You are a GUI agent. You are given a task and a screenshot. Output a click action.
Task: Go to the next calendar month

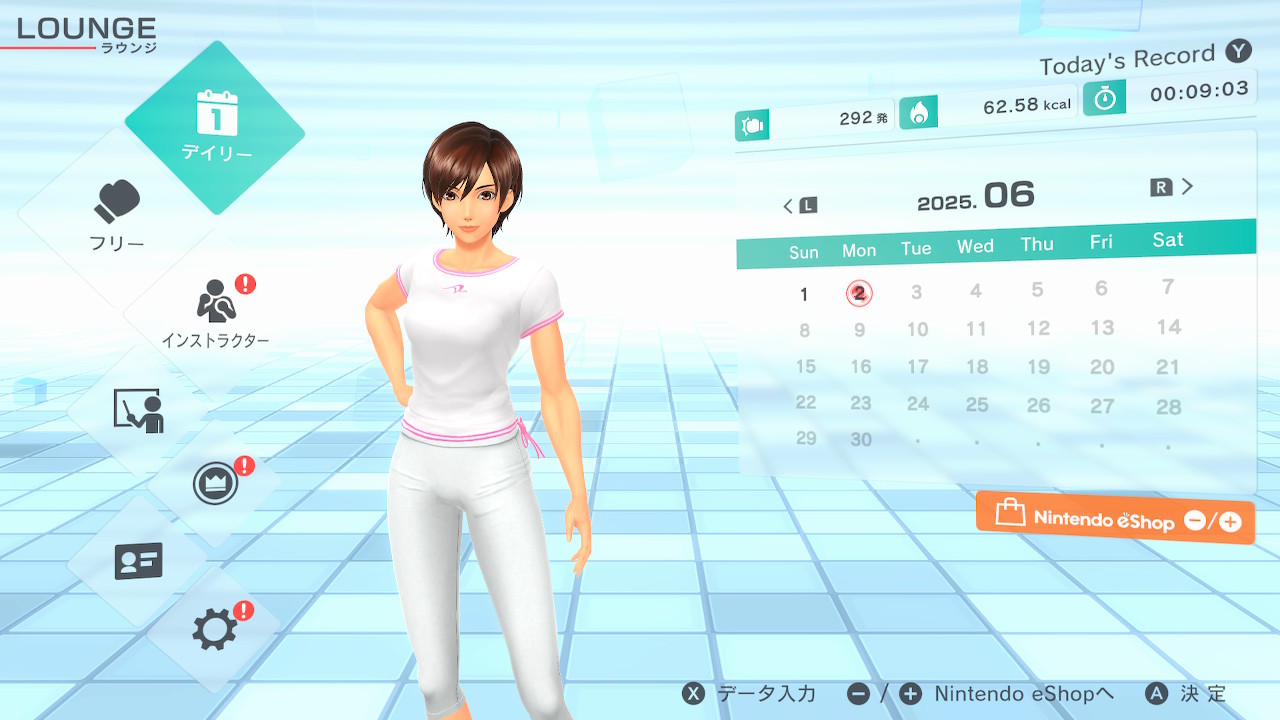(1173, 187)
